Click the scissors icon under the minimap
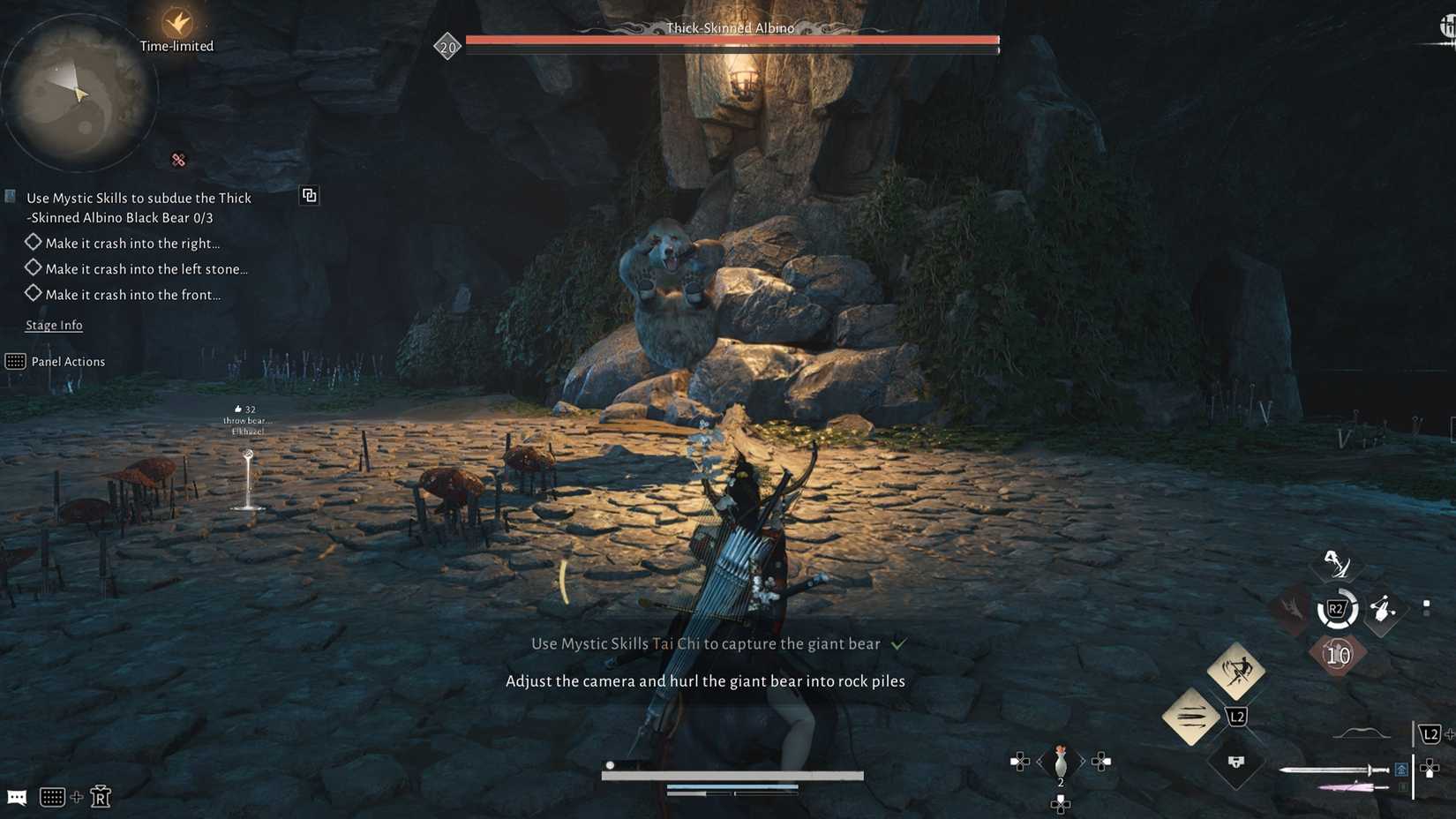This screenshot has height=819, width=1456. (178, 160)
